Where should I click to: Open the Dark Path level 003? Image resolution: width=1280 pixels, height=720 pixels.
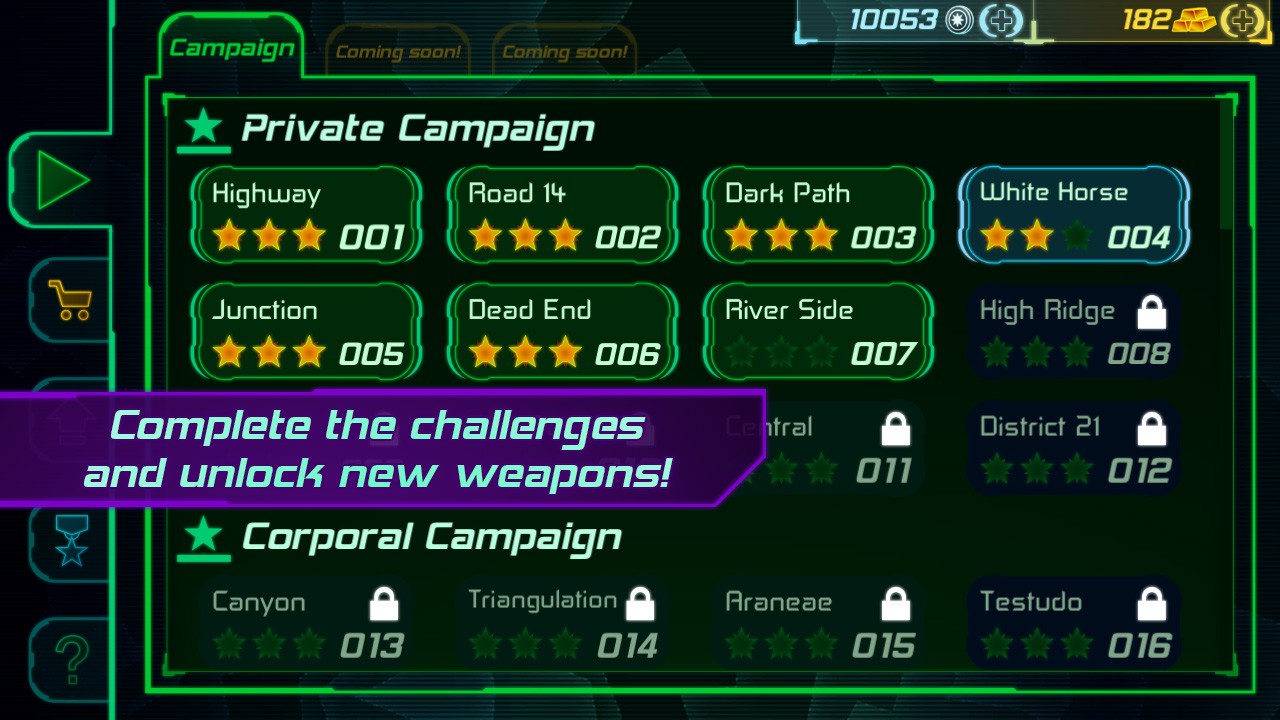[x=819, y=216]
